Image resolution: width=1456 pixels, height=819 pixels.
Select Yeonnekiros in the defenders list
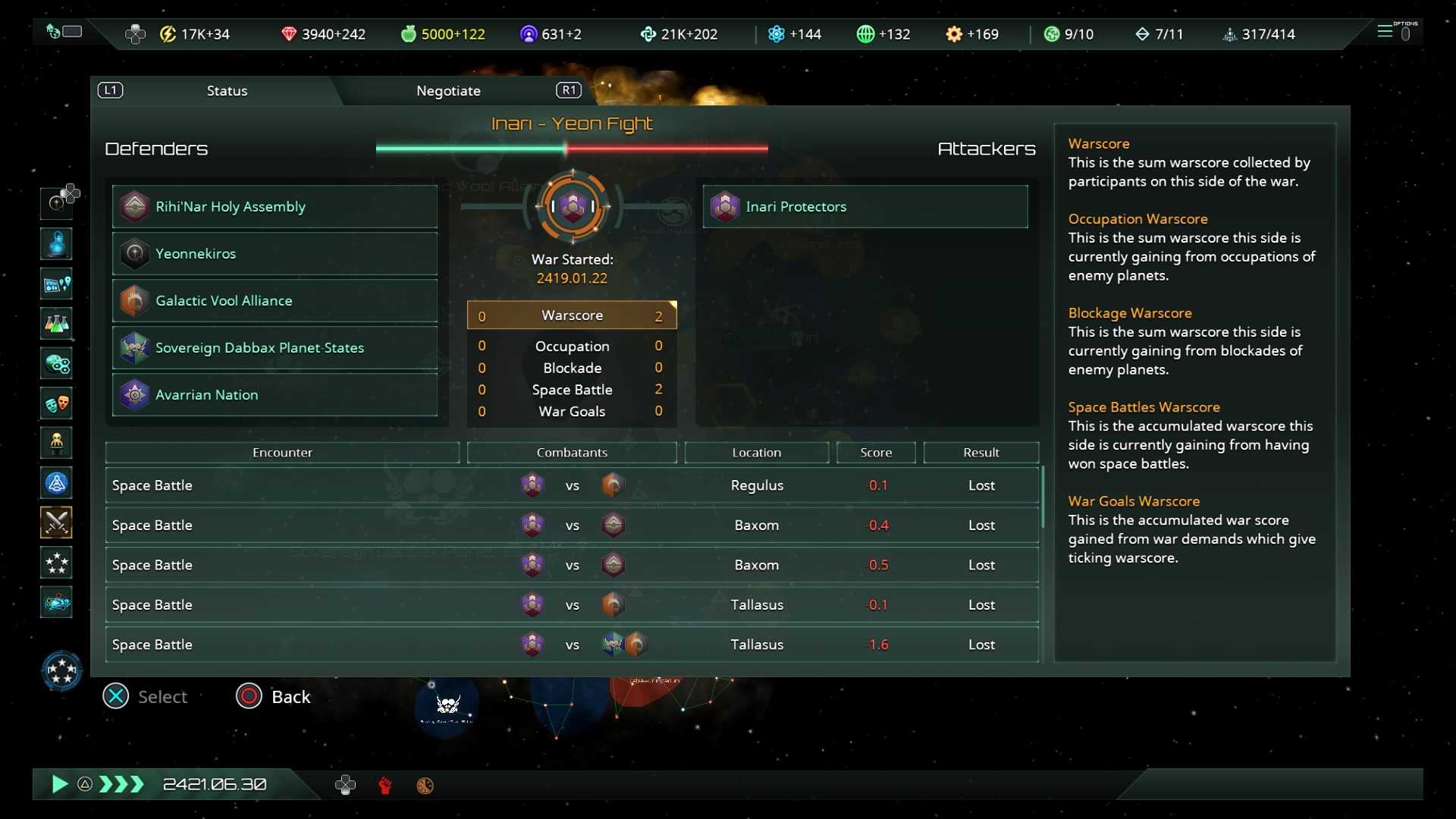pos(275,253)
